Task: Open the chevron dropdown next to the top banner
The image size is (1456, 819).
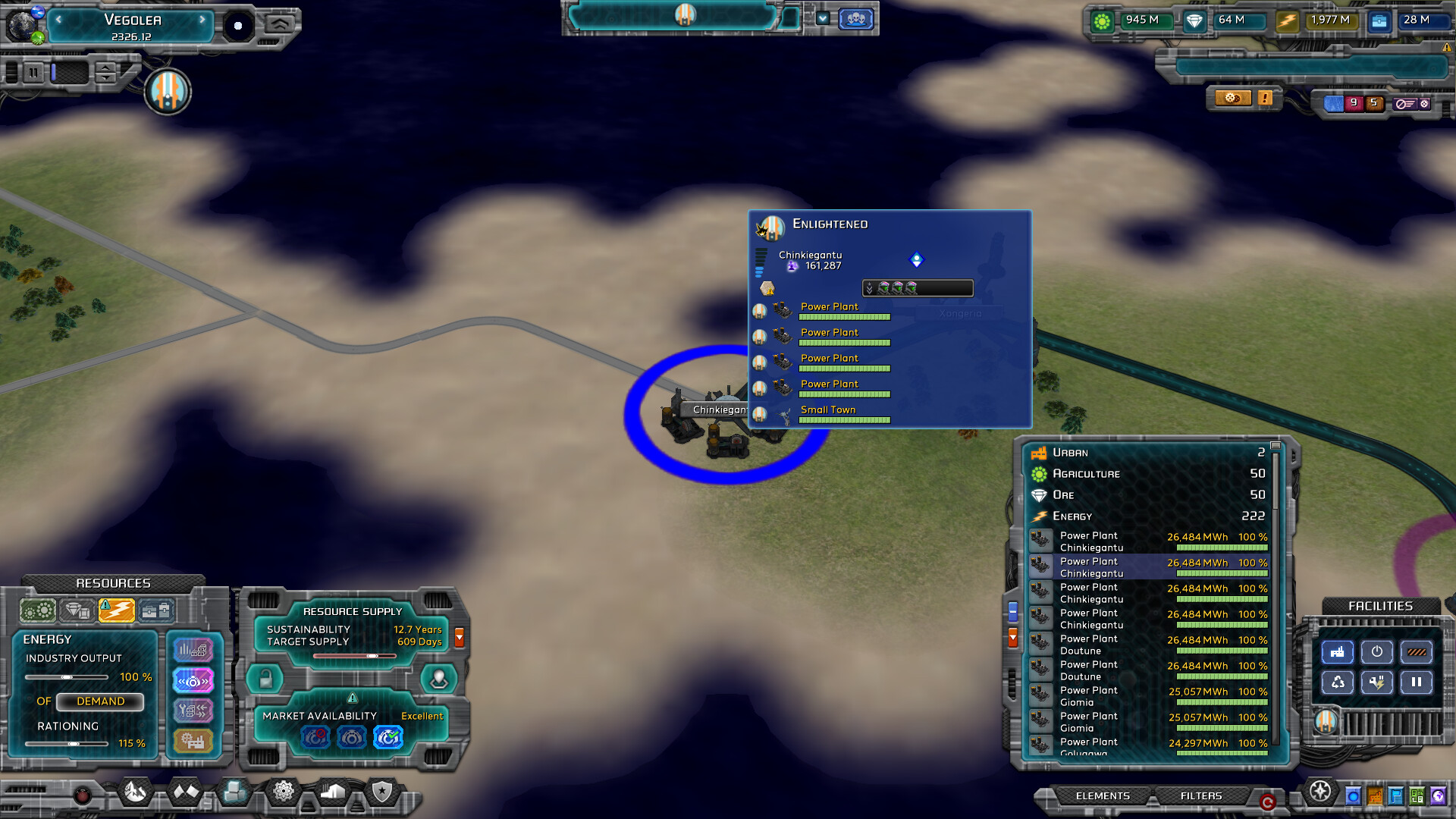Action: click(x=824, y=18)
